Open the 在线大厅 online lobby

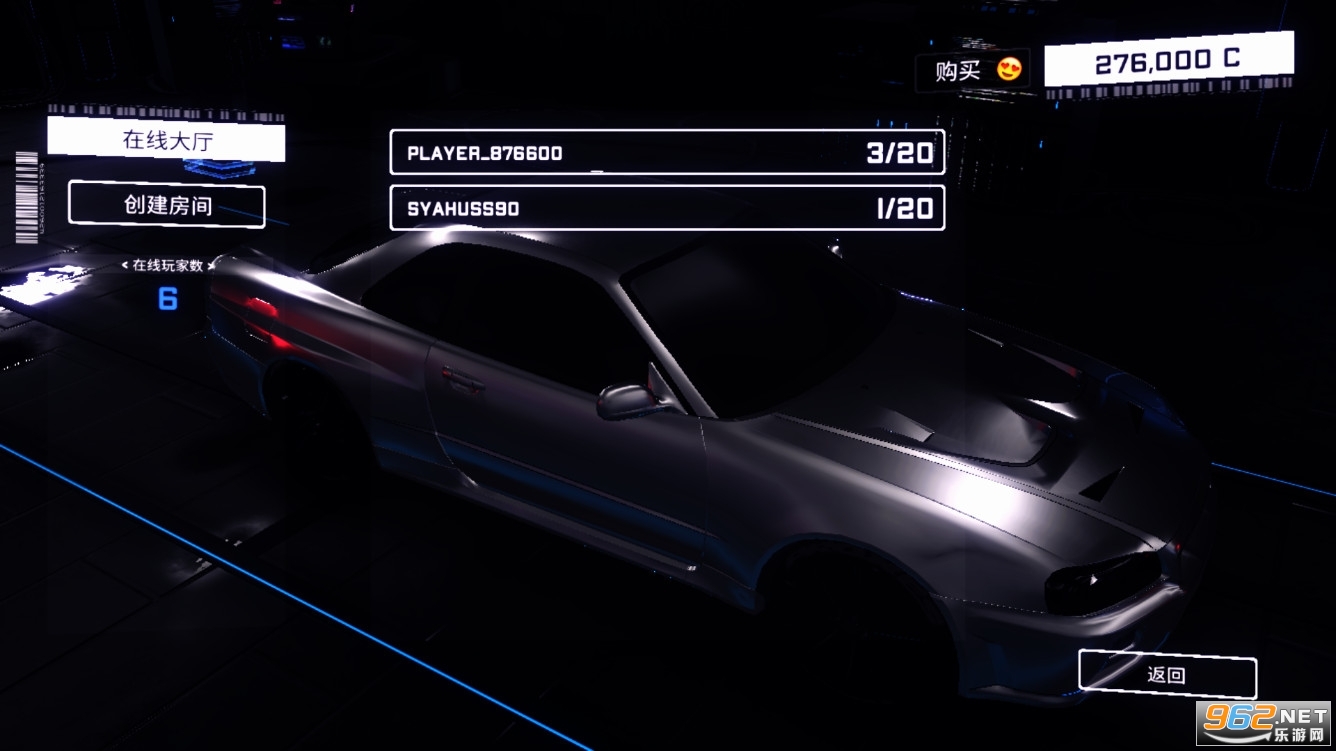pyautogui.click(x=166, y=140)
